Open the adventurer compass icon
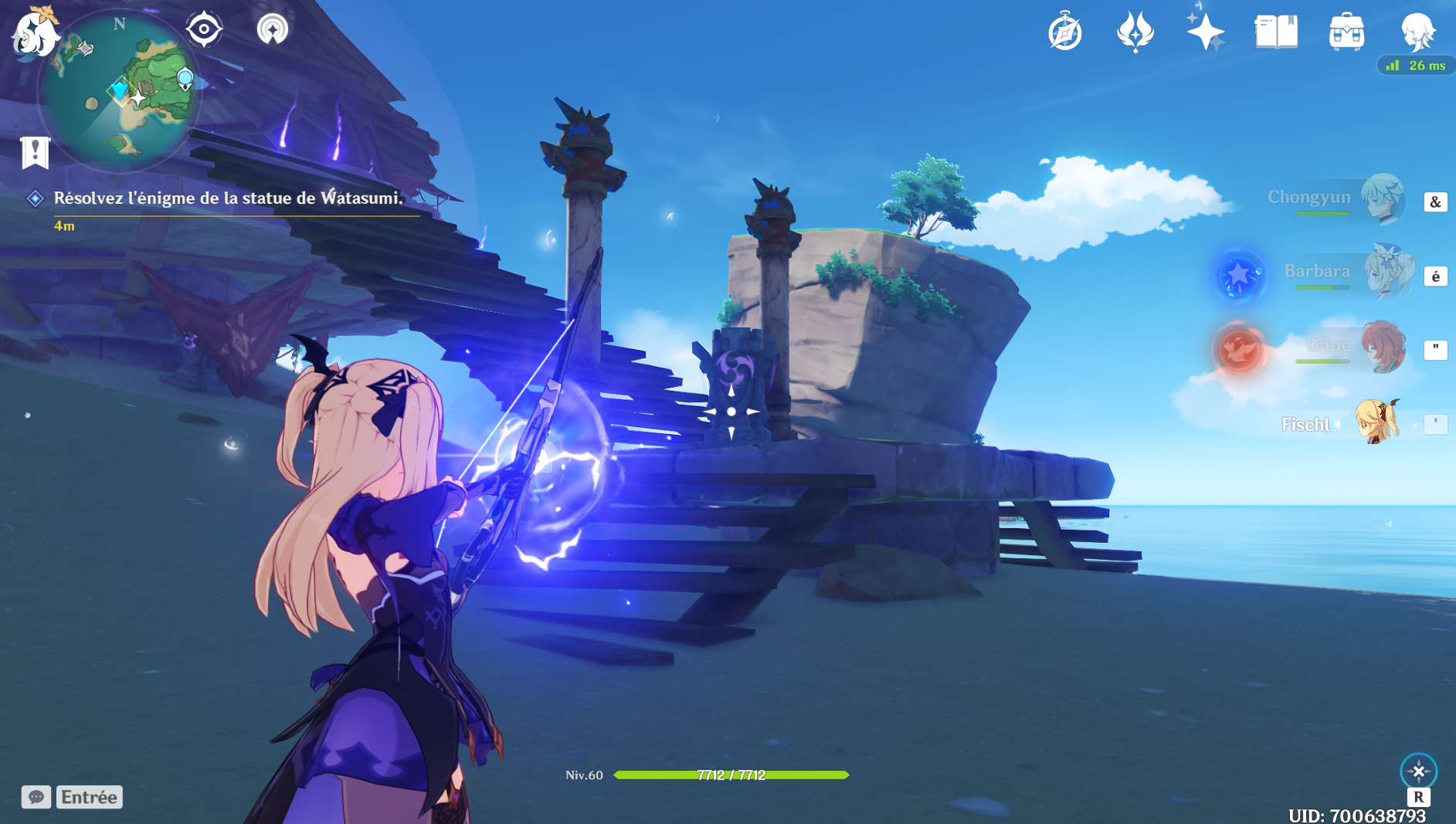The width and height of the screenshot is (1456, 824). (1064, 32)
